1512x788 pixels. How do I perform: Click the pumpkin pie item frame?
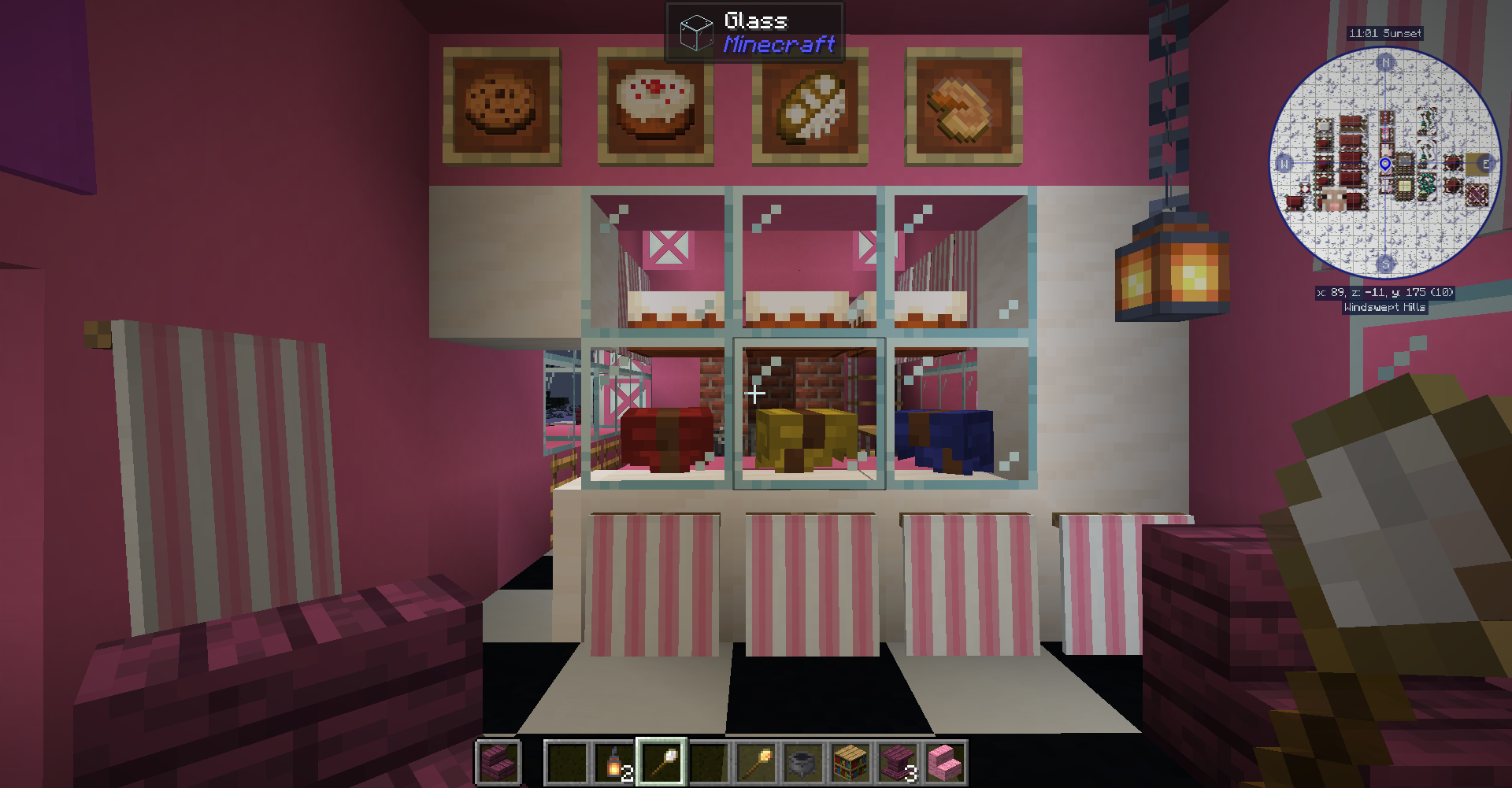(x=959, y=106)
